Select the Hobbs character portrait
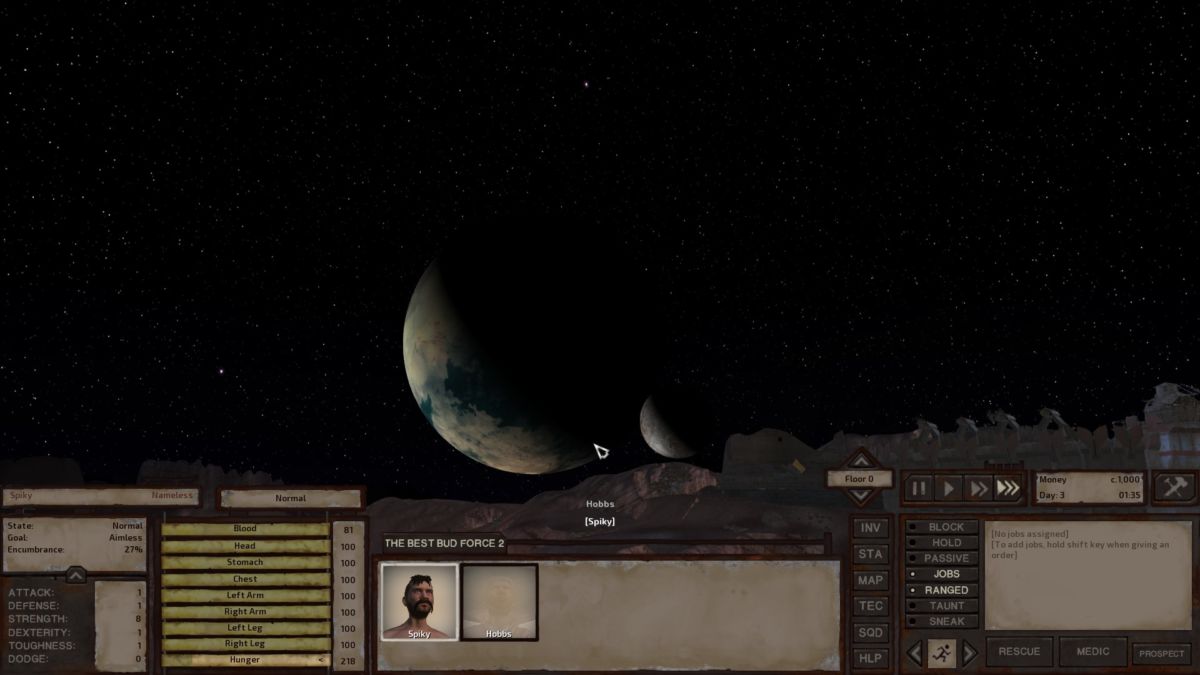1200x675 pixels. [499, 602]
